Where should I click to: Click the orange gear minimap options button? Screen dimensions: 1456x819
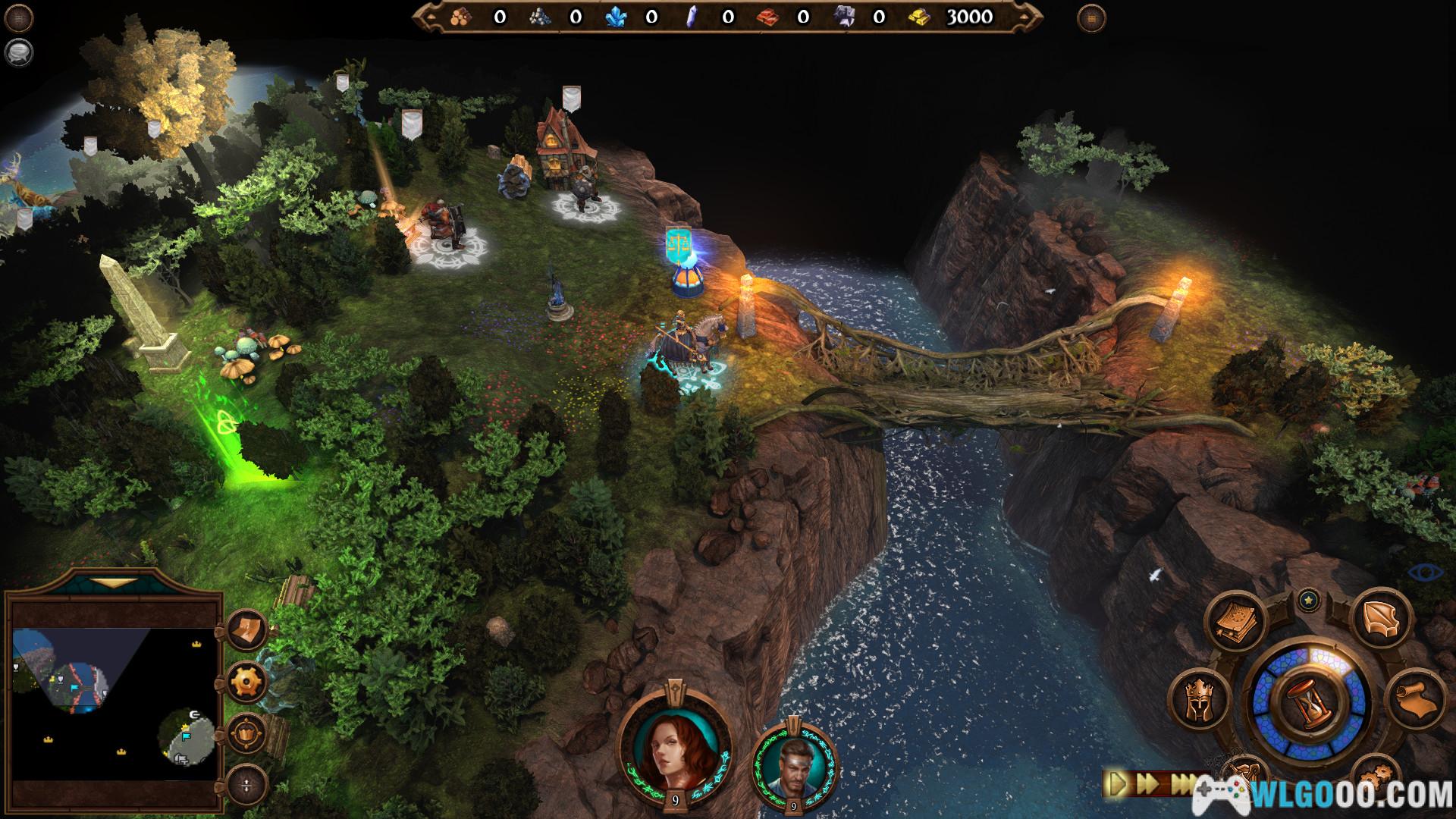246,681
